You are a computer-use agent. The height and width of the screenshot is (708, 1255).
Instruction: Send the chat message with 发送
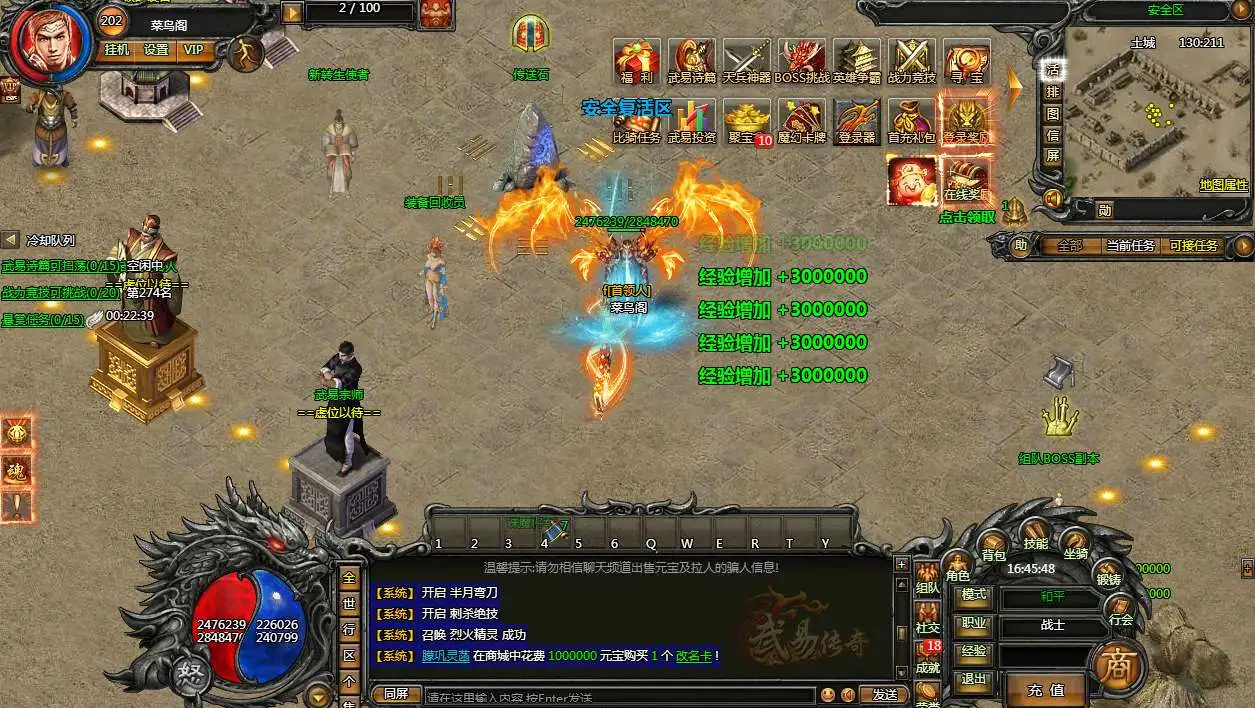[x=884, y=694]
